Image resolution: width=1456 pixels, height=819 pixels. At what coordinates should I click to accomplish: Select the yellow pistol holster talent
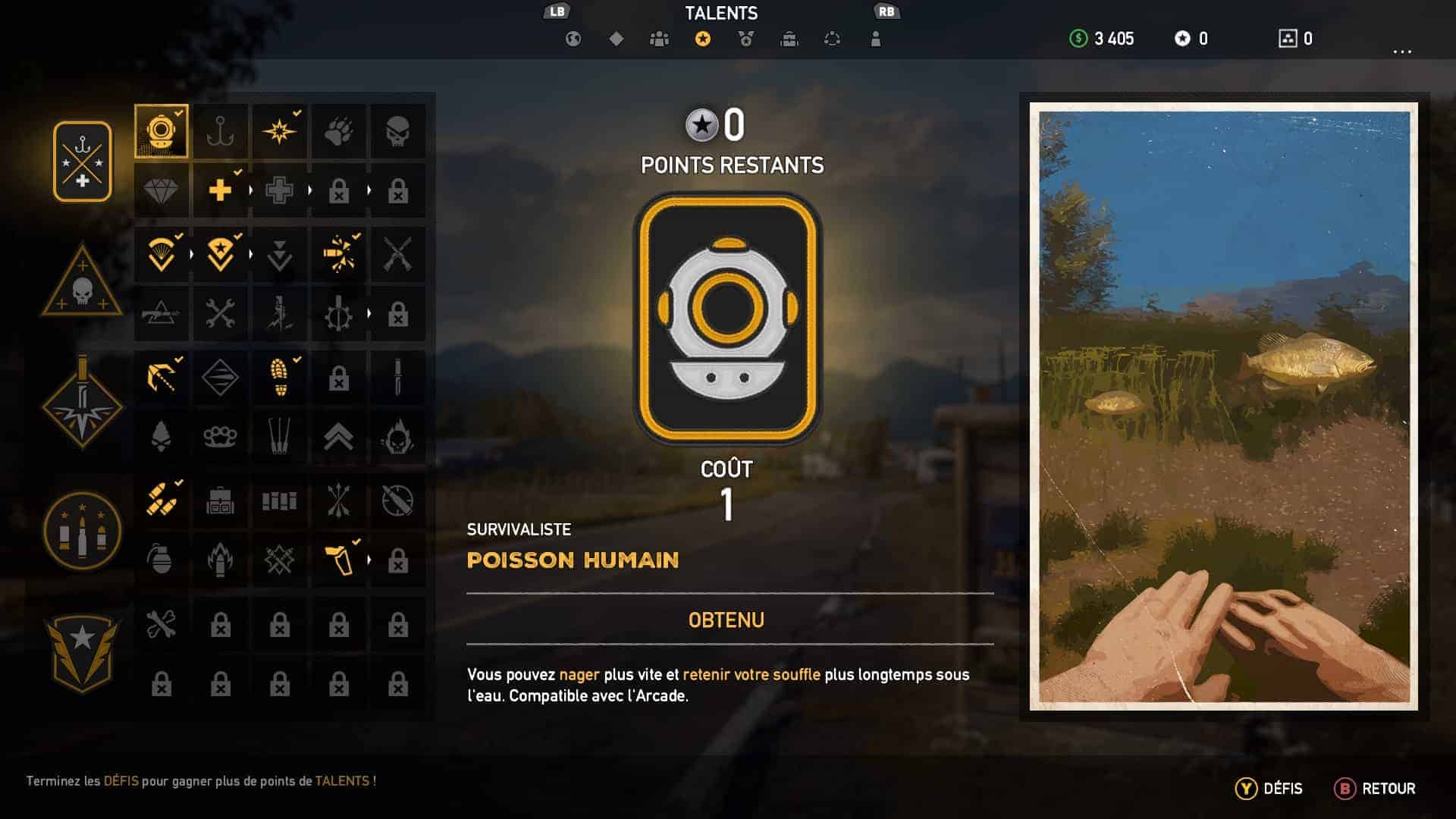click(338, 560)
